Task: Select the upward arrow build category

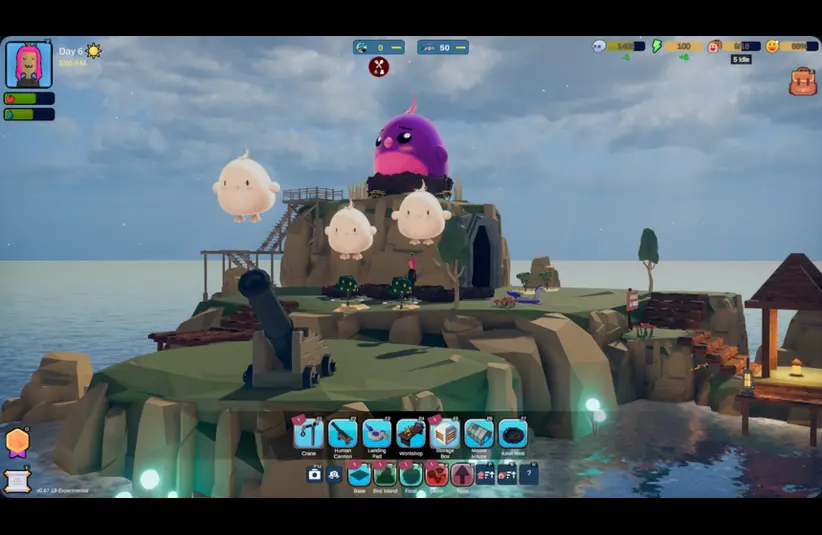Action: pos(461,475)
